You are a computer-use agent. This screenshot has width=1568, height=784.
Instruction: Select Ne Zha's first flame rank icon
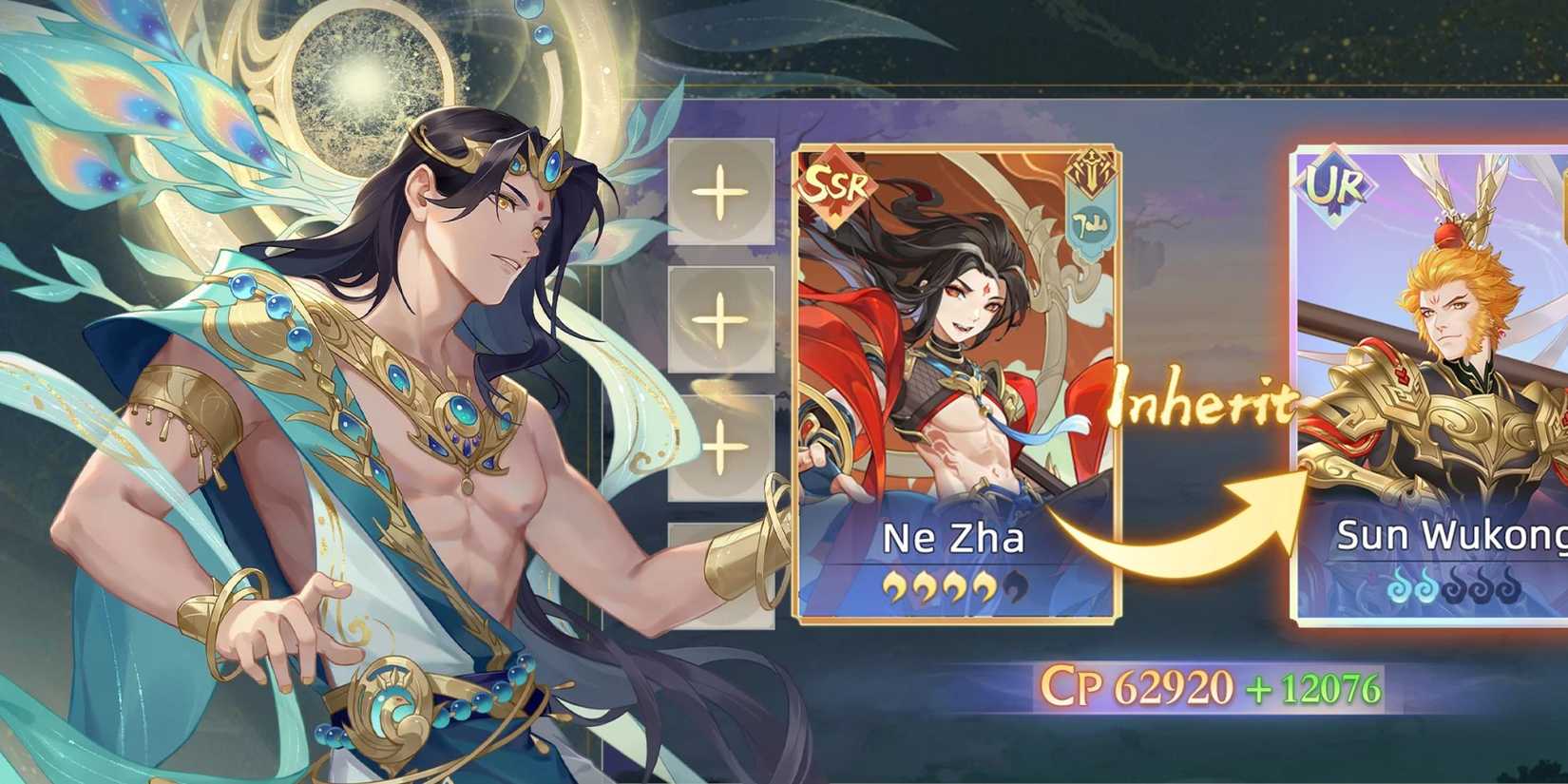pyautogui.click(x=893, y=587)
